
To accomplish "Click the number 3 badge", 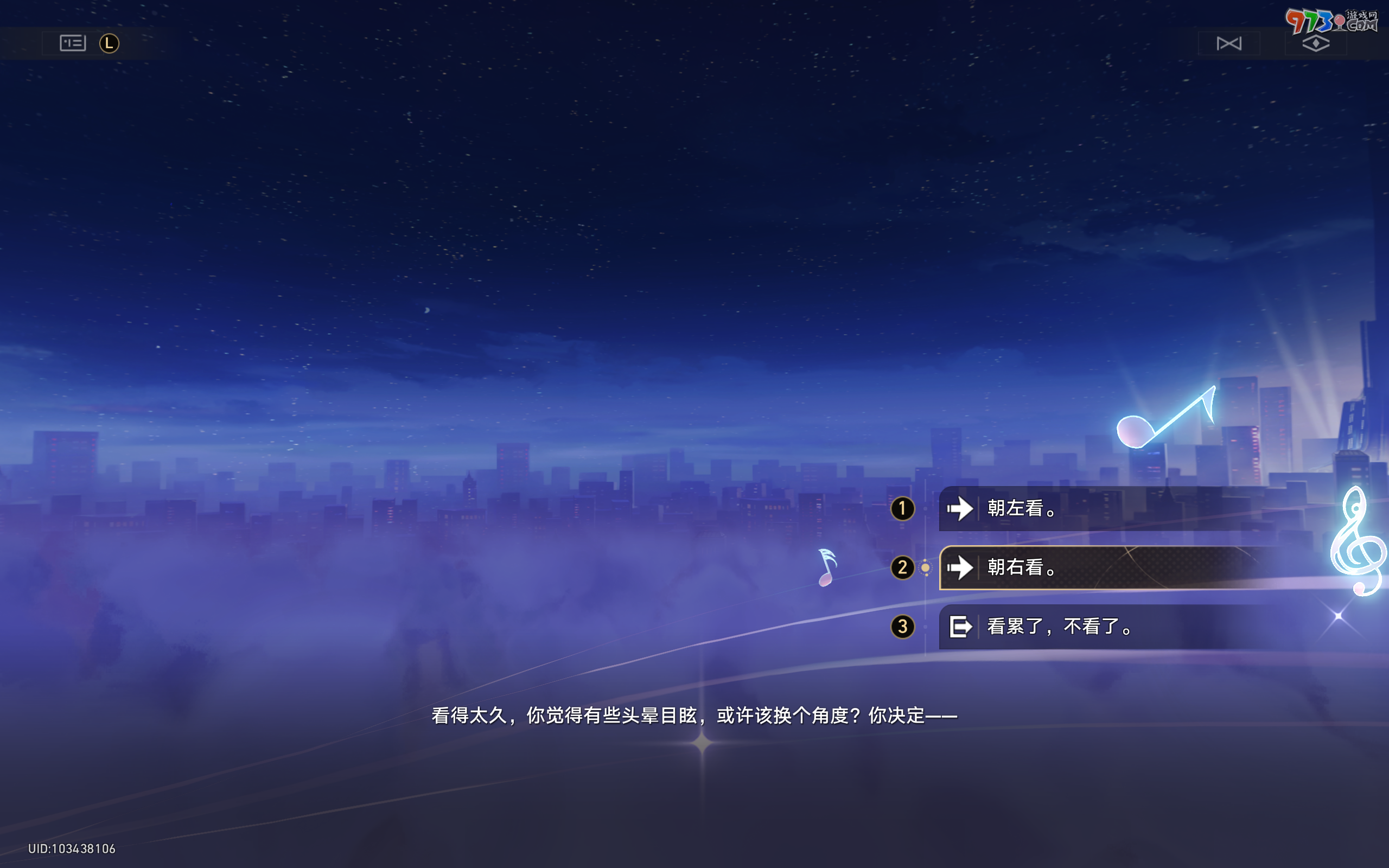I will (x=903, y=627).
